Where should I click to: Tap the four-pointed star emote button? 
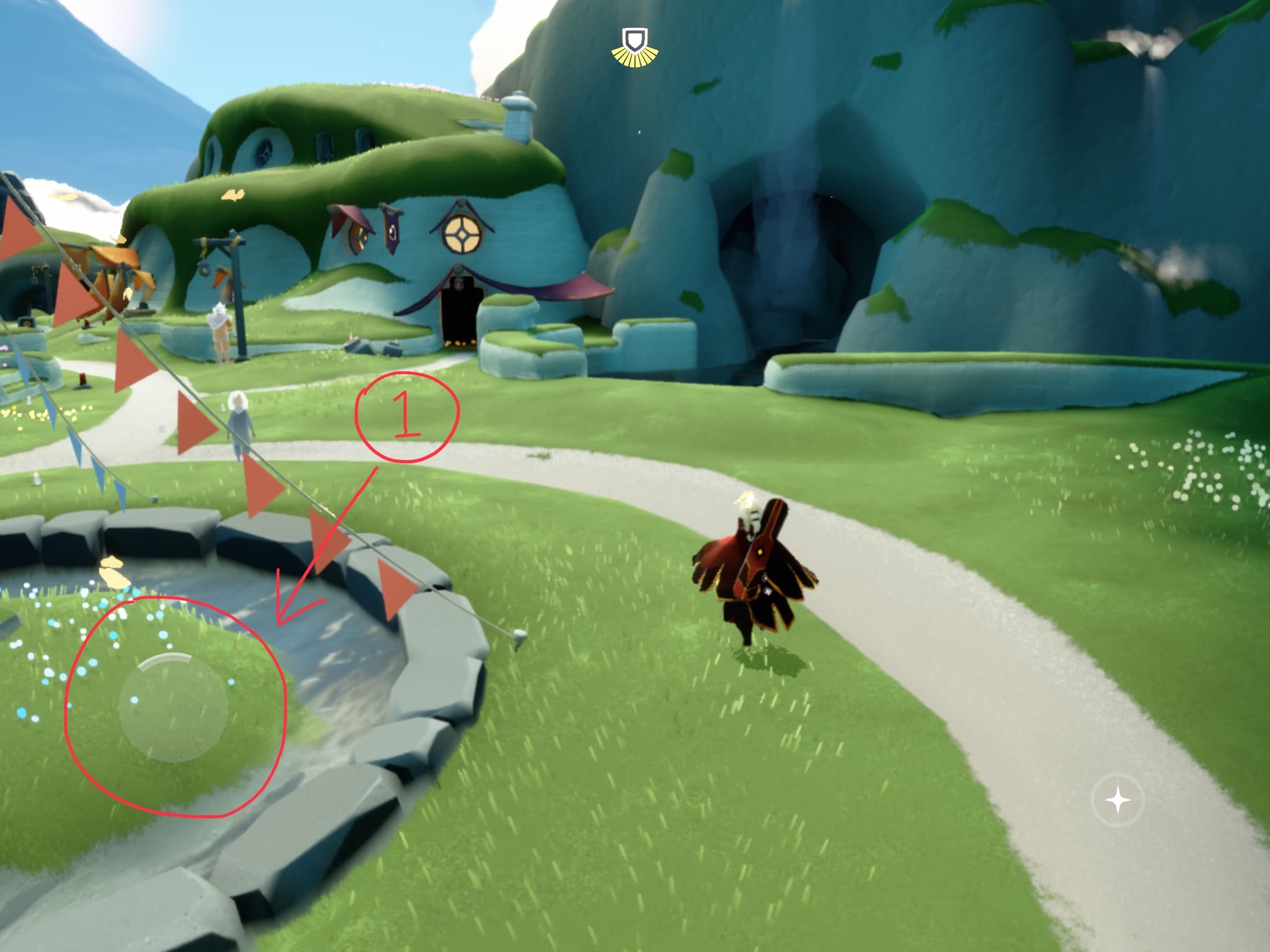pyautogui.click(x=1118, y=800)
